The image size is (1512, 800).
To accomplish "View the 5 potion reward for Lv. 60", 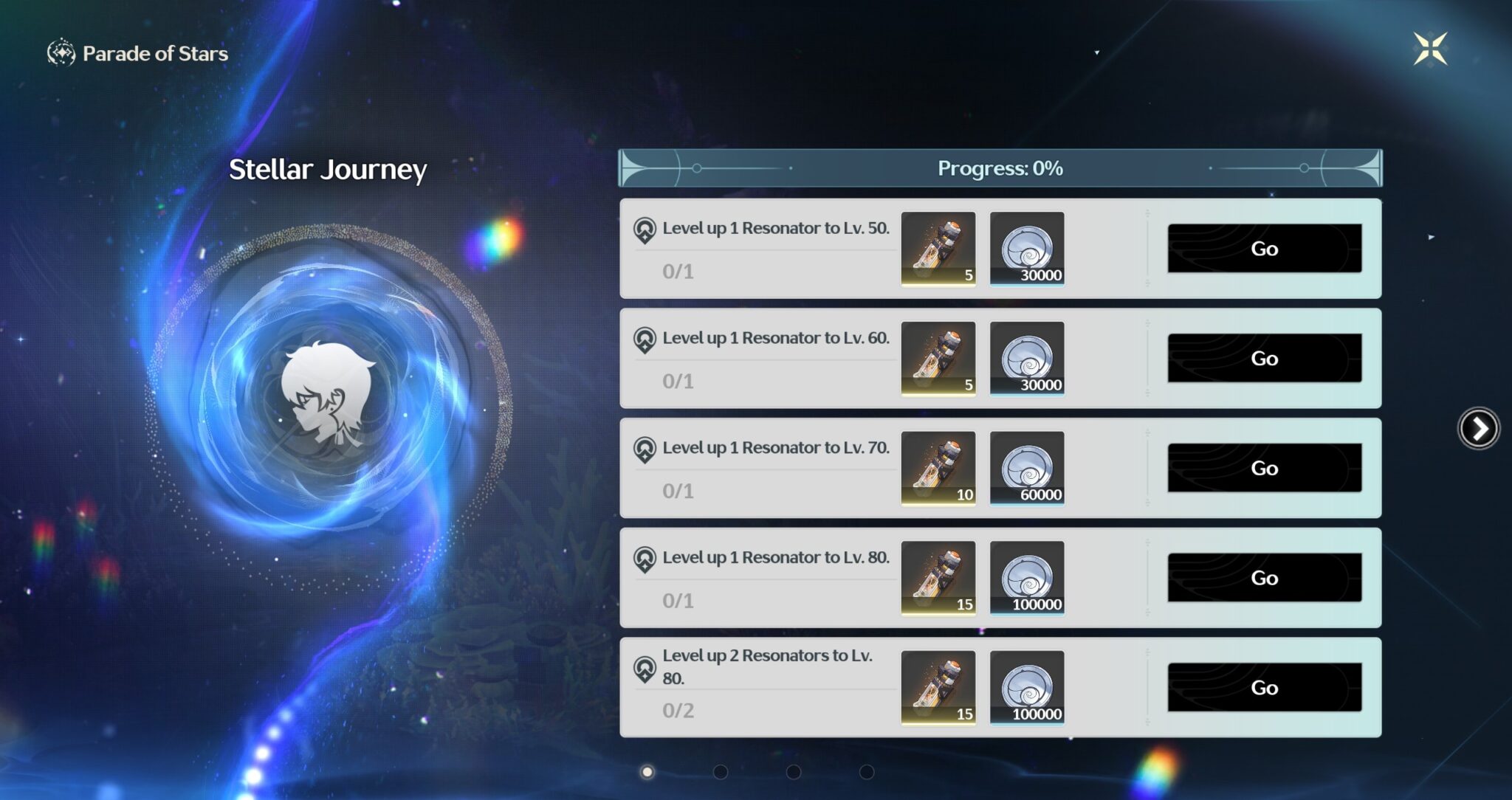I will pyautogui.click(x=938, y=359).
